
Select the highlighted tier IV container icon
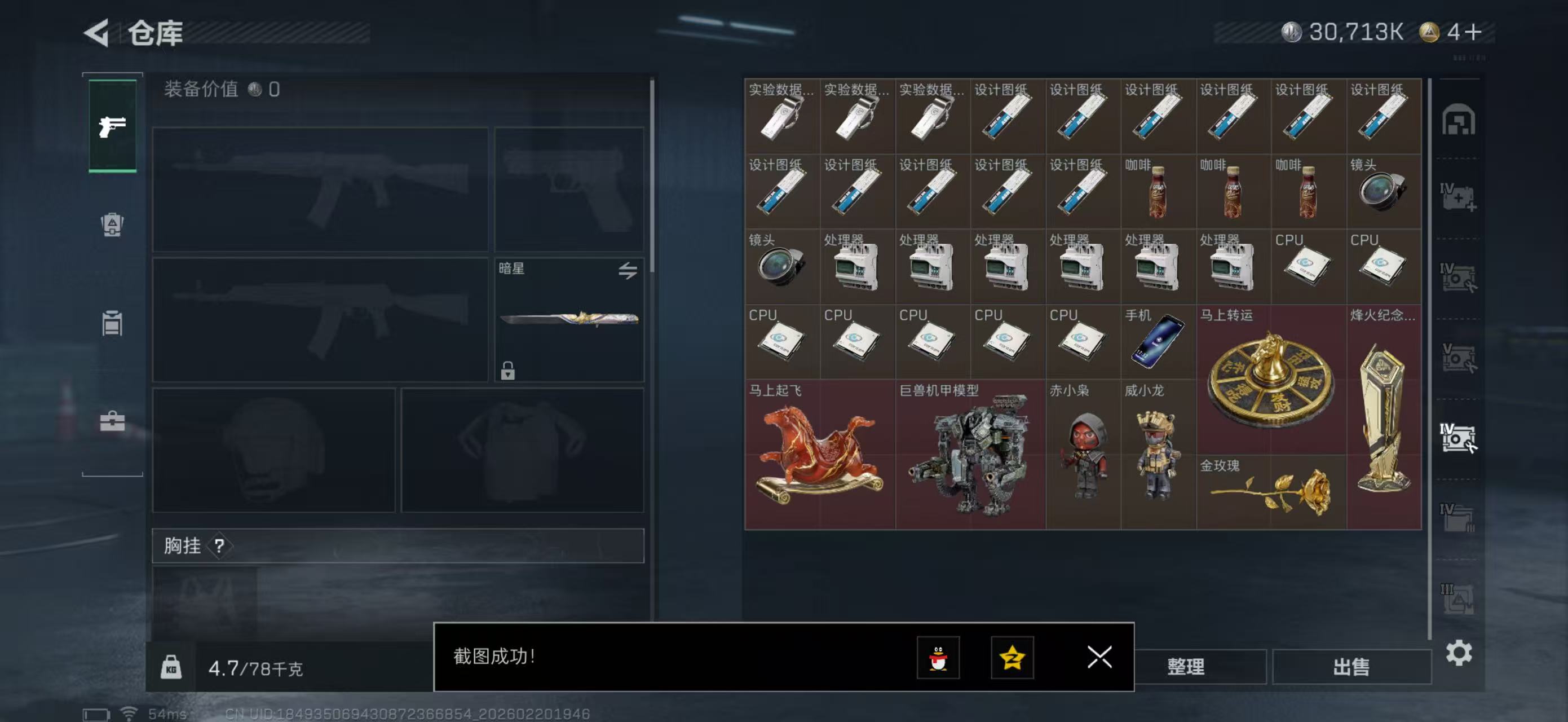(1460, 437)
